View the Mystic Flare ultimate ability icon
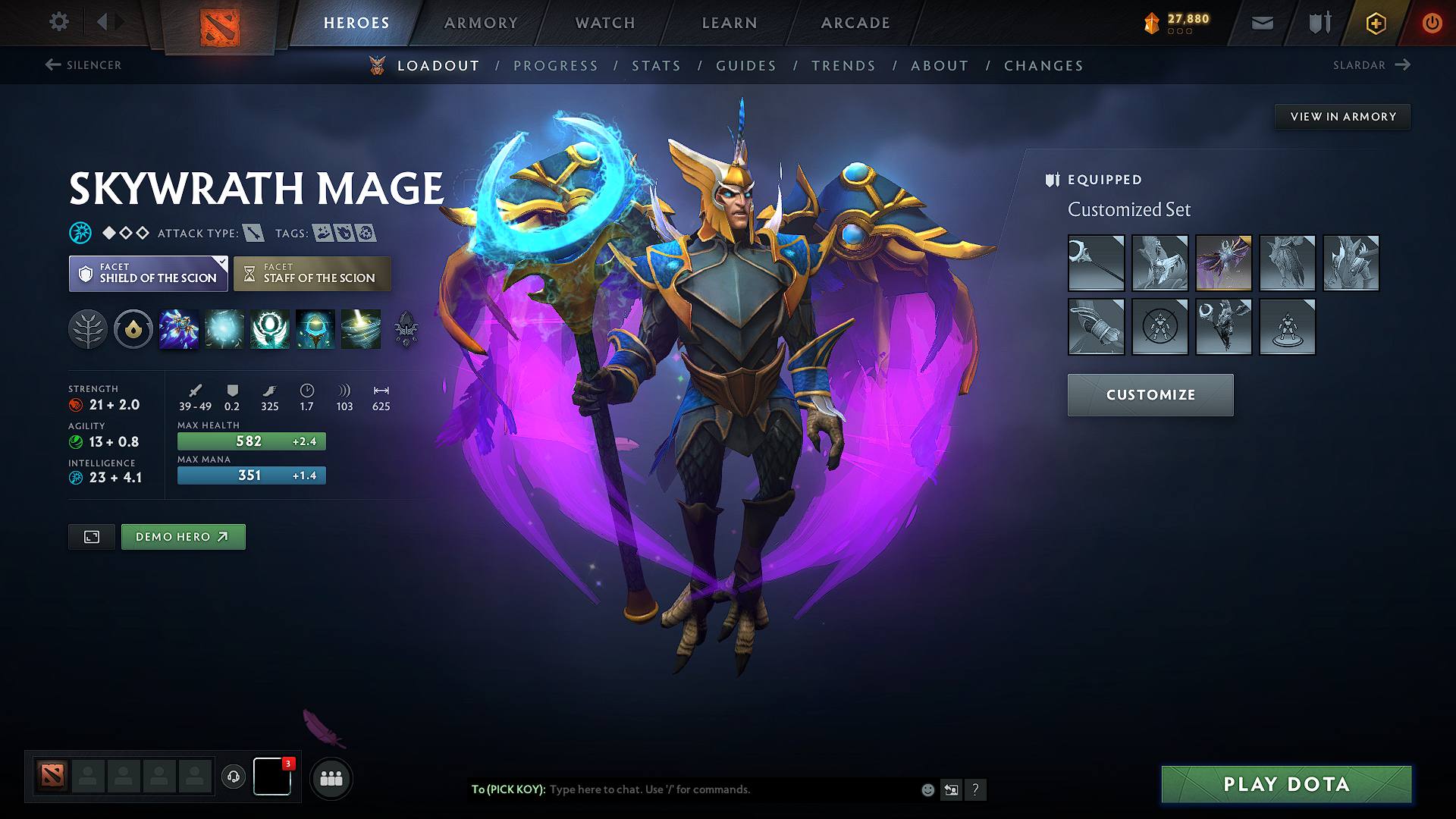 point(361,329)
